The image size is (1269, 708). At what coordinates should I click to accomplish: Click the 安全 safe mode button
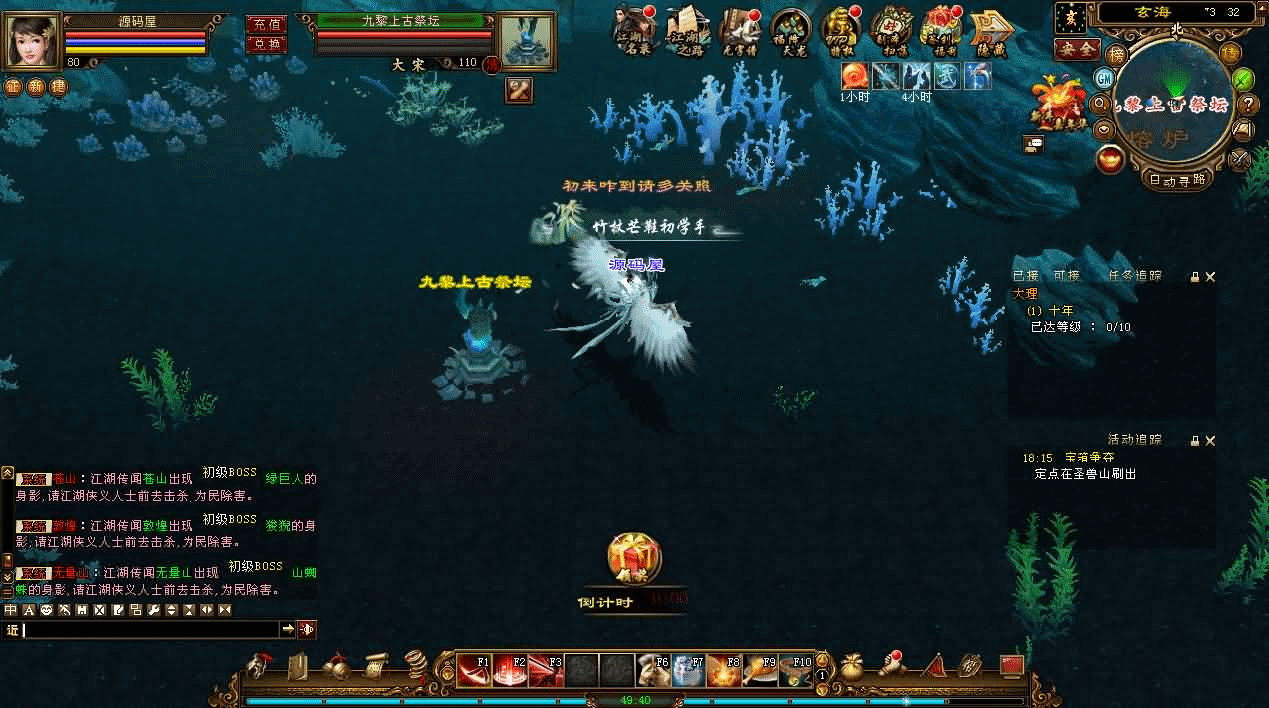[x=1077, y=48]
